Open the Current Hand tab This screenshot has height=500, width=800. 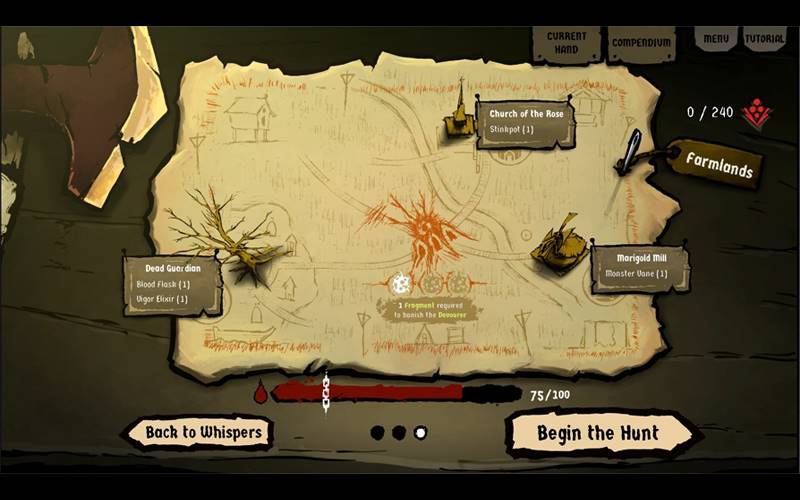(566, 42)
